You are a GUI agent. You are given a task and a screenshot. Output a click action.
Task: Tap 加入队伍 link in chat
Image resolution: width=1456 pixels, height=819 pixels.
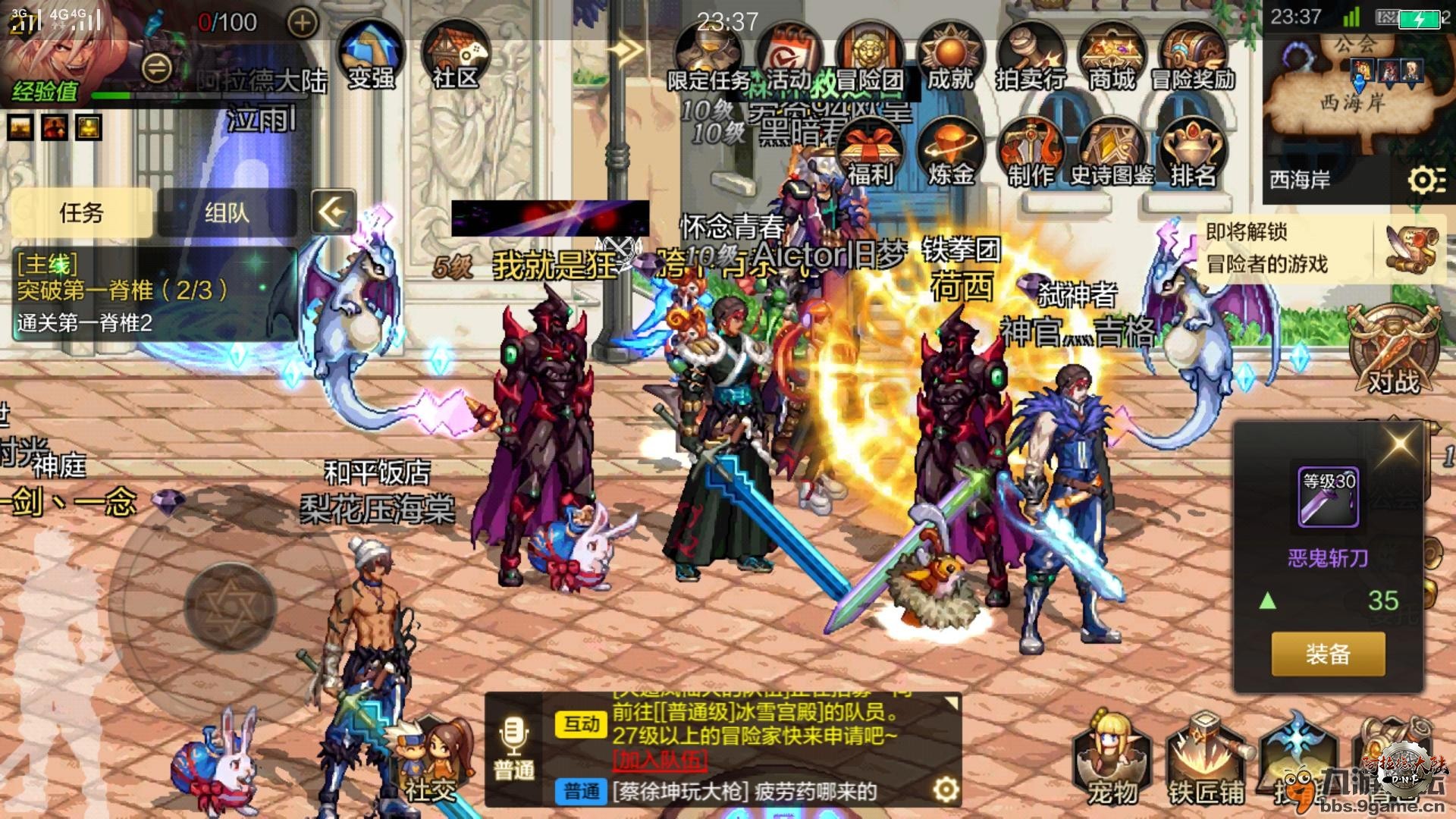coord(660,759)
